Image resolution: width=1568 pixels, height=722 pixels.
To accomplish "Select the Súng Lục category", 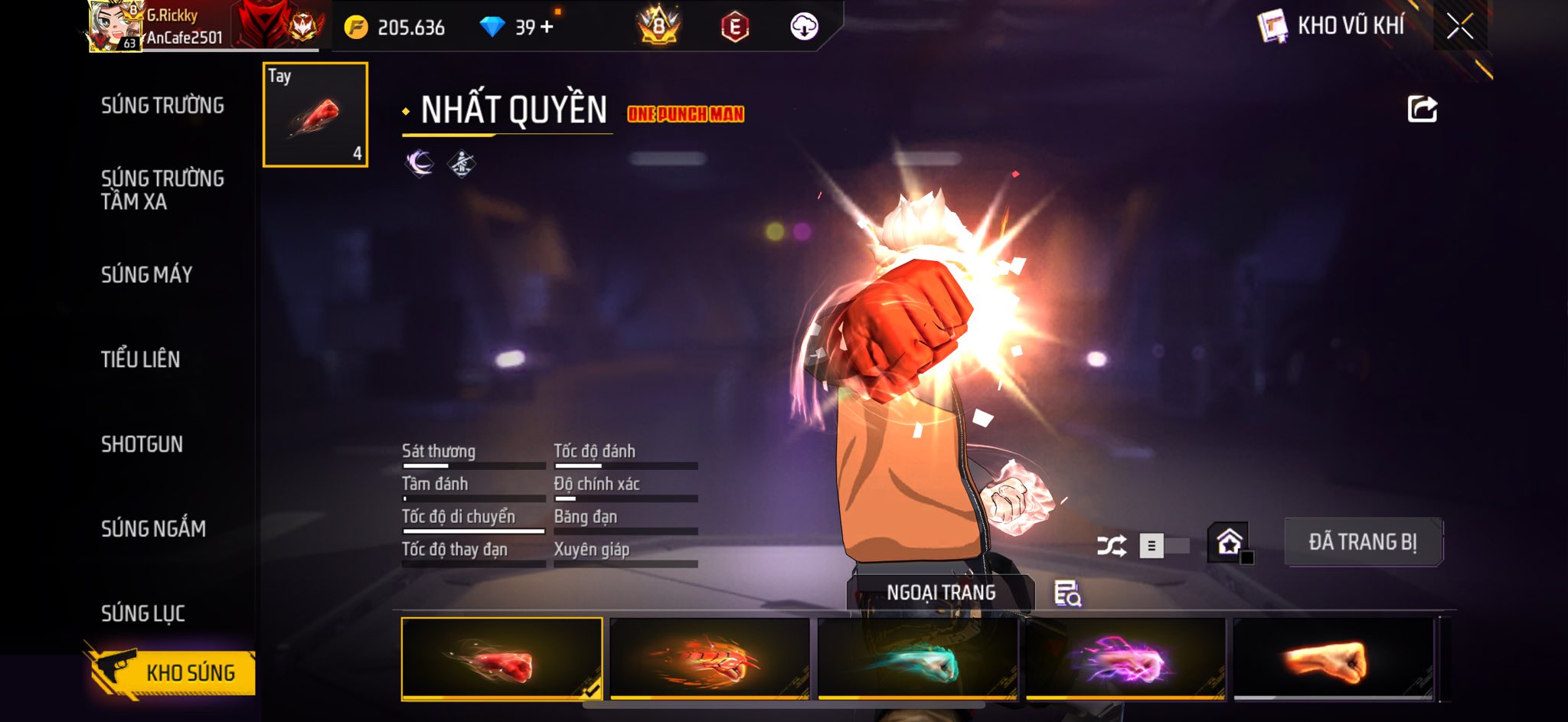I will [143, 613].
